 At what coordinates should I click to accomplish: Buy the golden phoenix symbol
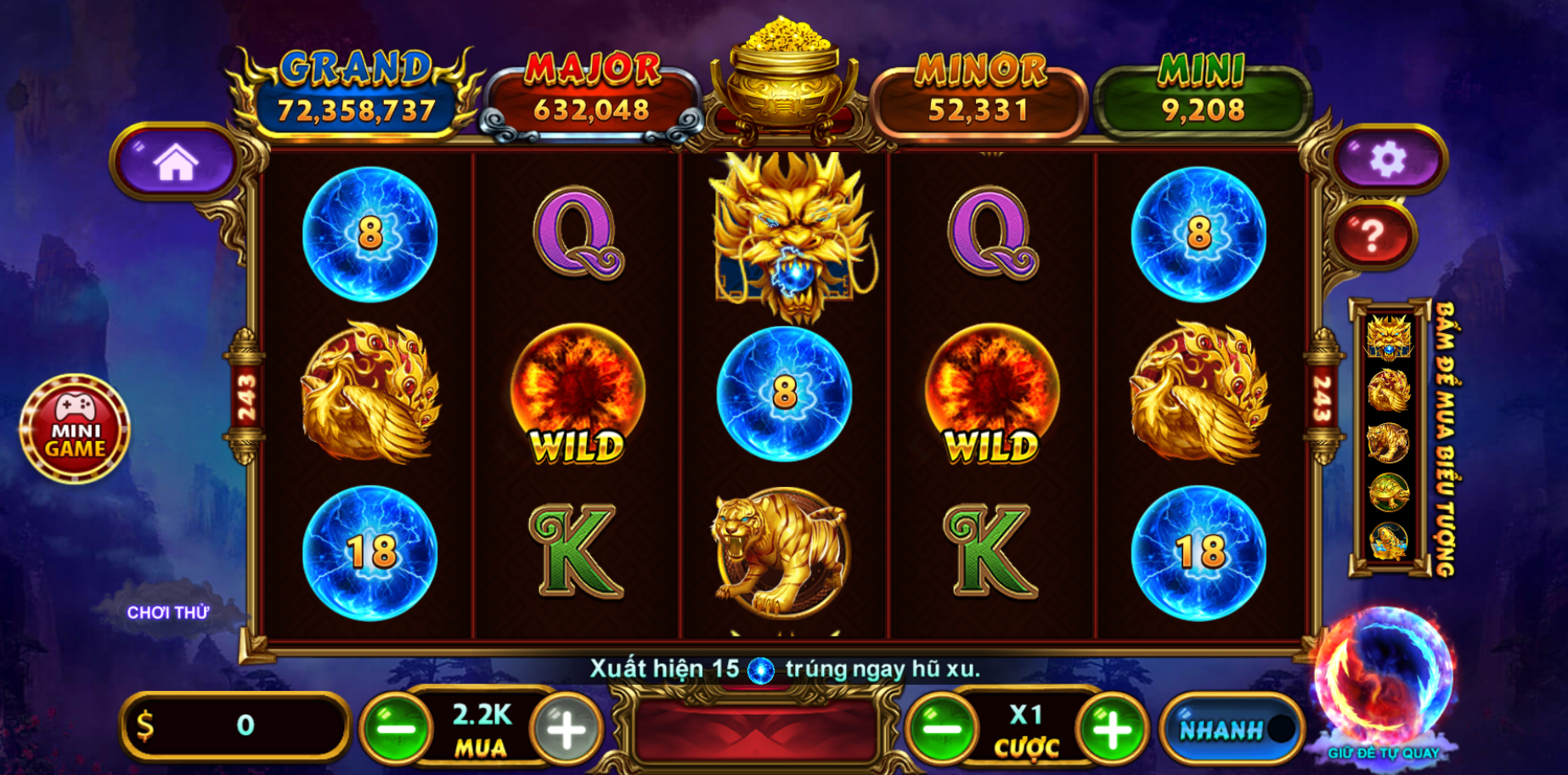[x=1389, y=390]
